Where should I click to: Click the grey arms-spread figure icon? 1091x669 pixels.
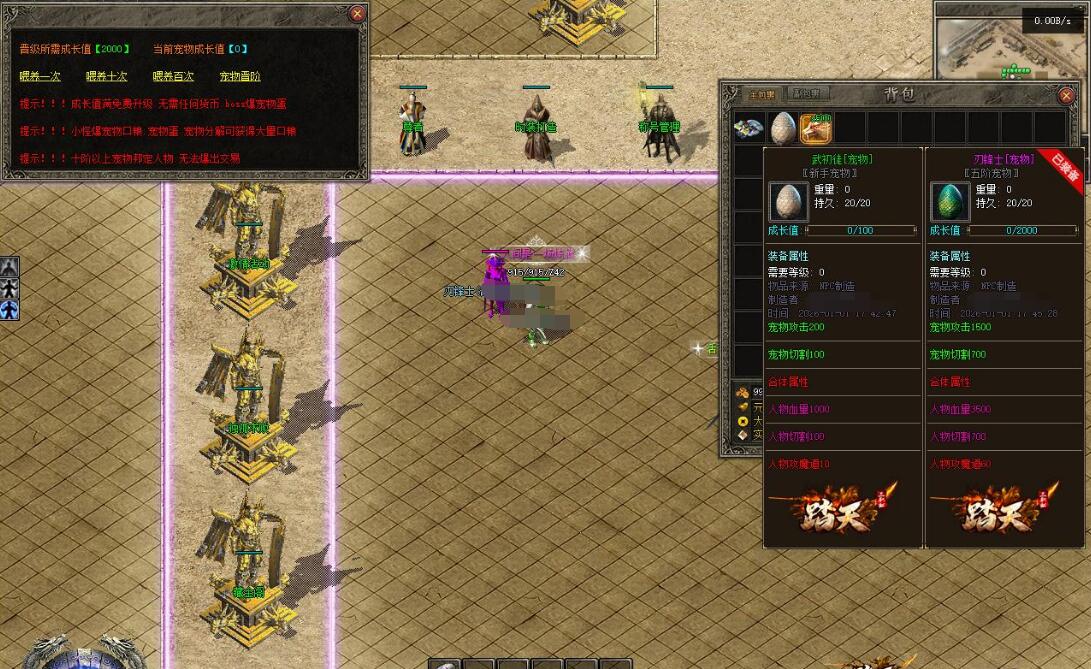click(9, 288)
